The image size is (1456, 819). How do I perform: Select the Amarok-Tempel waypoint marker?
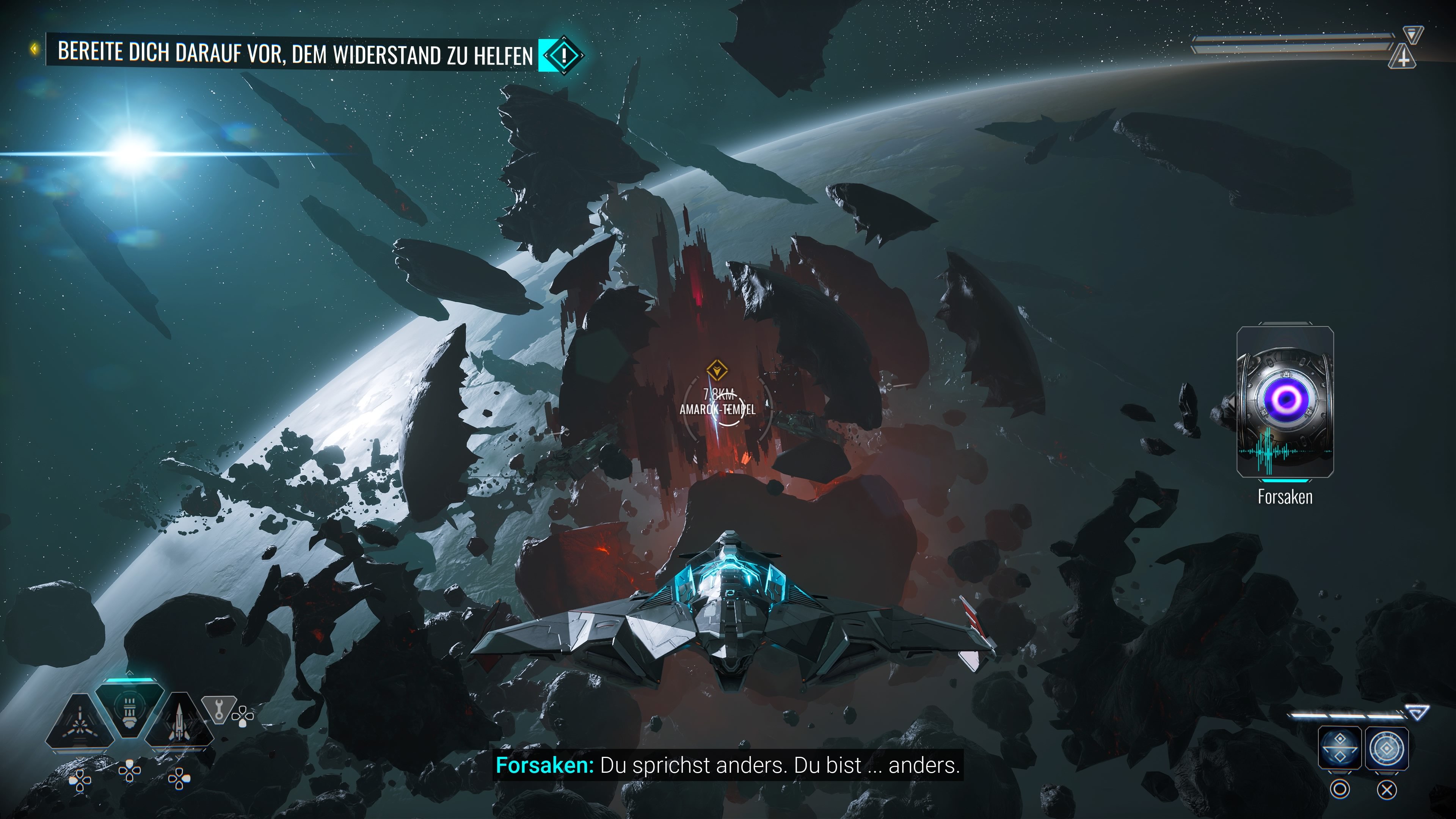[717, 371]
